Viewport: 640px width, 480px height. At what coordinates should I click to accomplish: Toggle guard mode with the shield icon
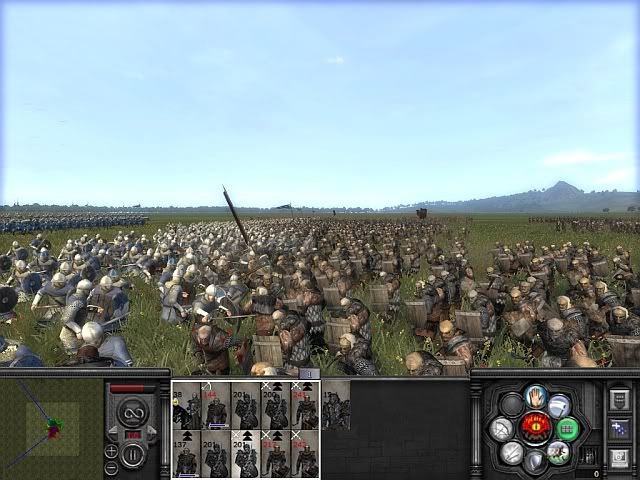536,461
